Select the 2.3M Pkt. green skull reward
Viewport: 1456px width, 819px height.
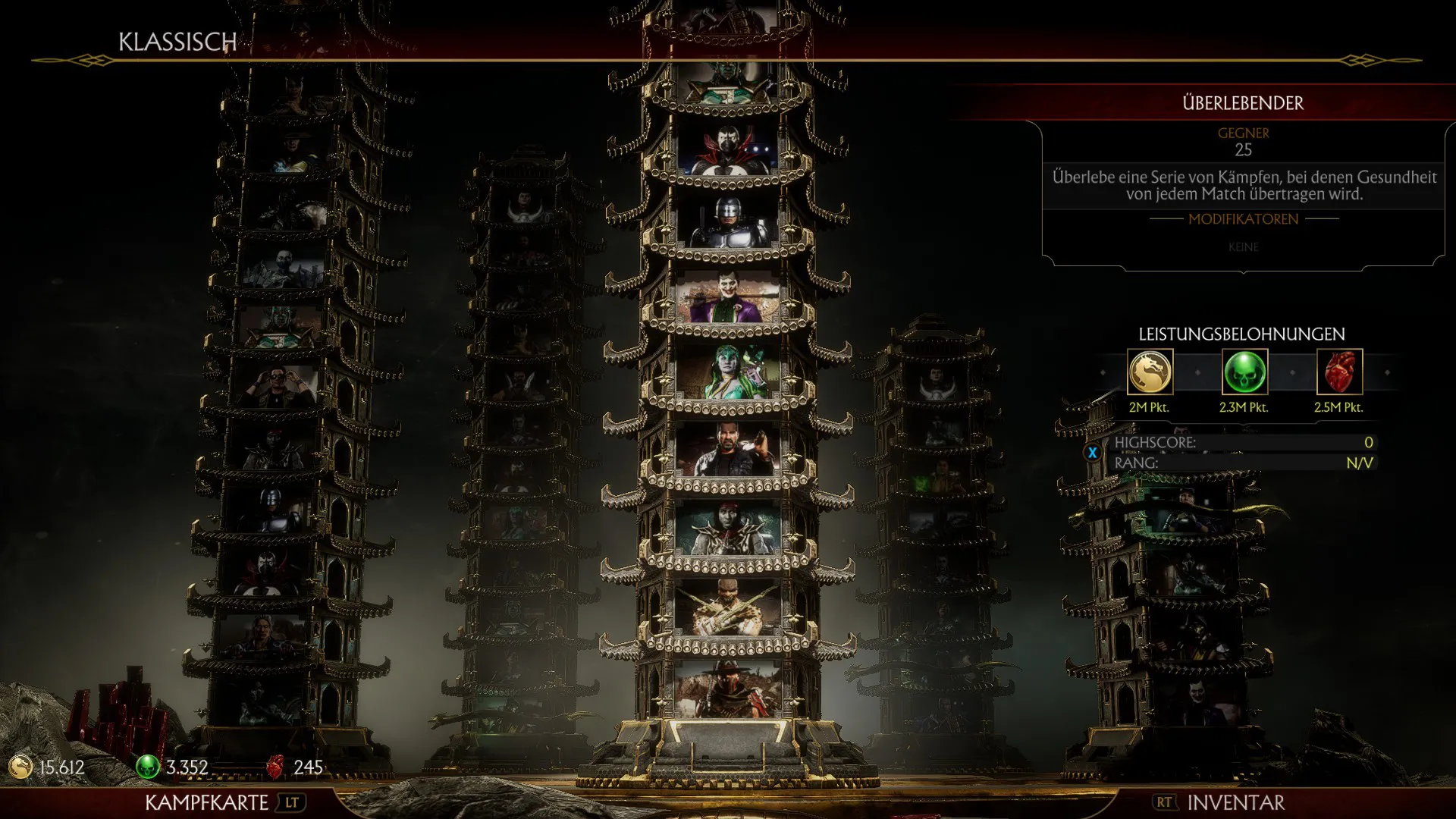click(1244, 372)
